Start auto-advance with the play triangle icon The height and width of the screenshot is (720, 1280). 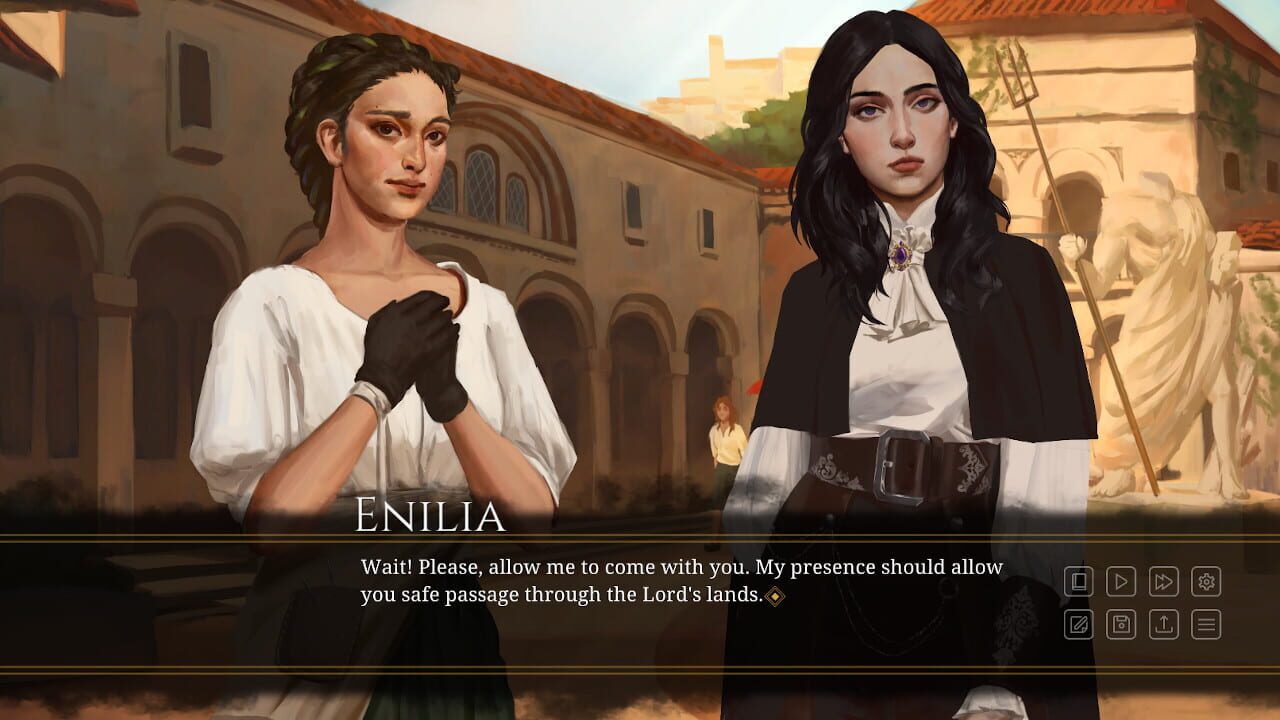[x=1121, y=582]
